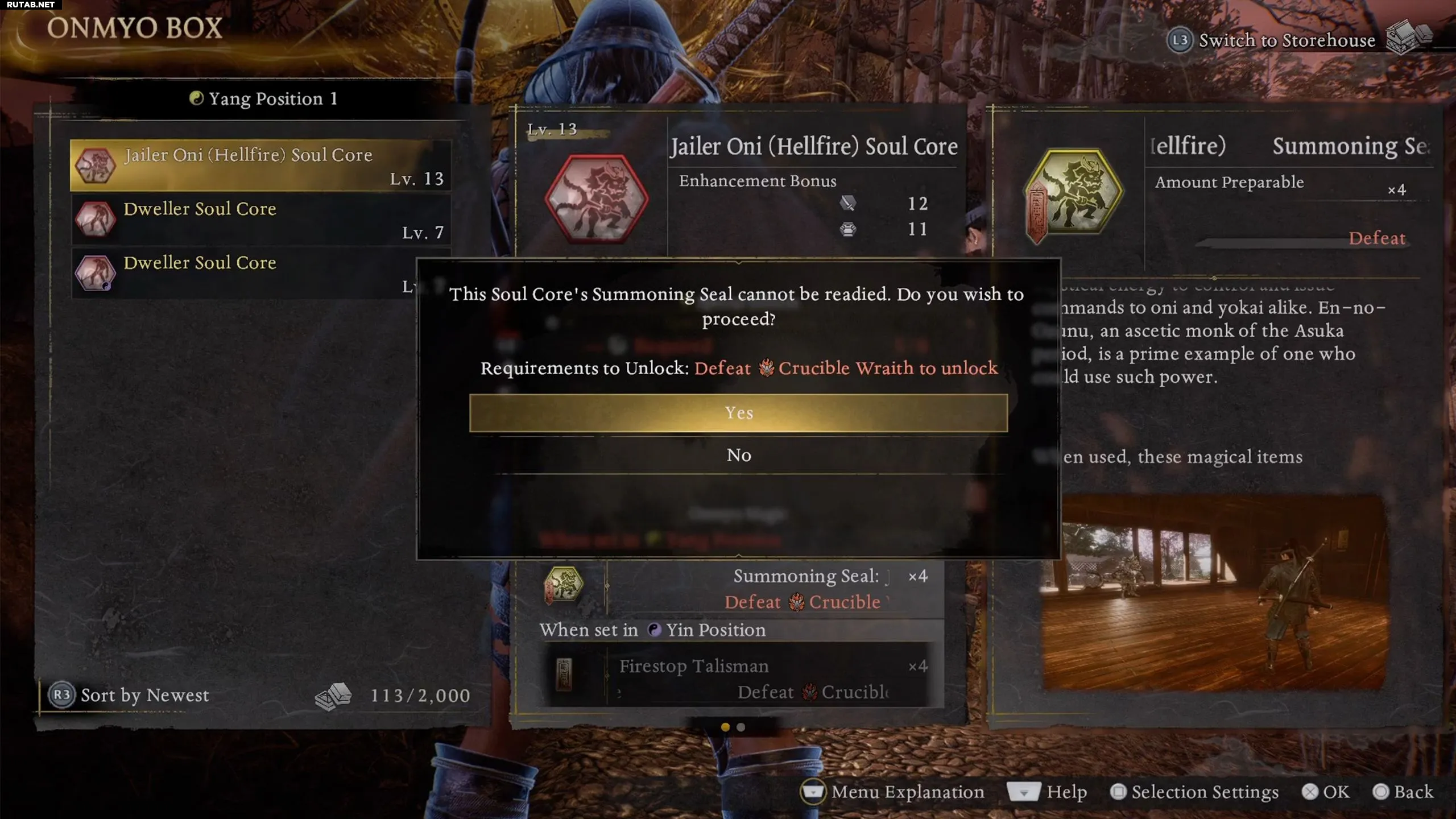1456x819 pixels.
Task: Click the Jailer Oni red hexagon icon
Action: pyautogui.click(x=596, y=198)
